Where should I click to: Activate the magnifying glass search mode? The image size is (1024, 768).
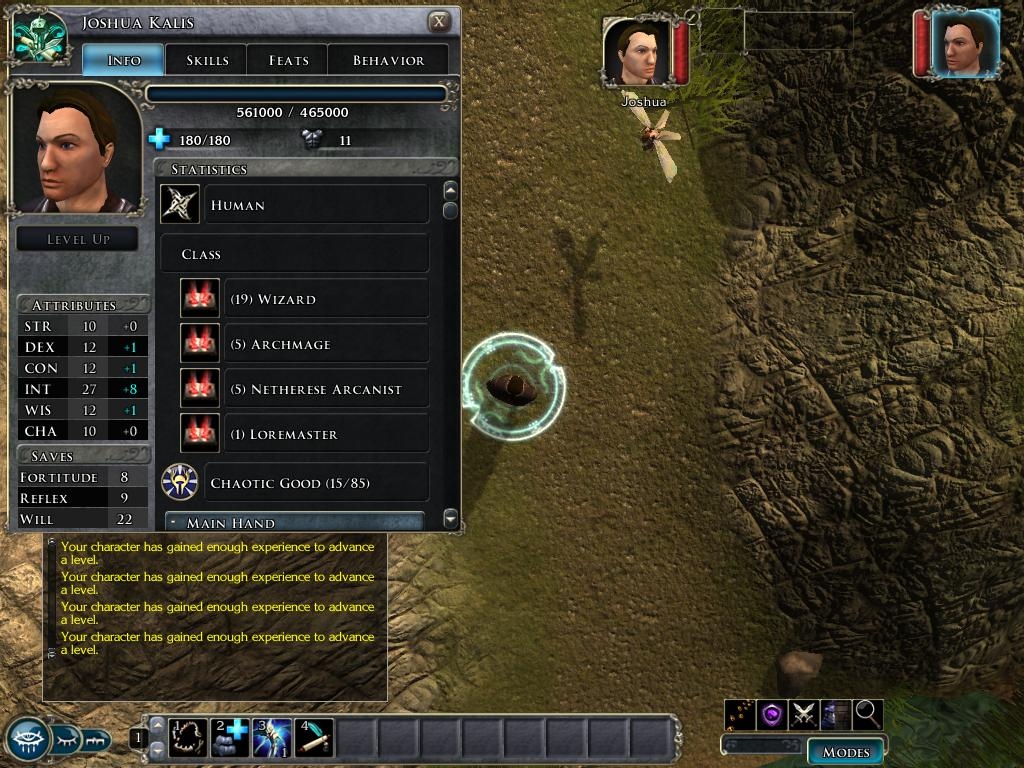click(x=868, y=714)
